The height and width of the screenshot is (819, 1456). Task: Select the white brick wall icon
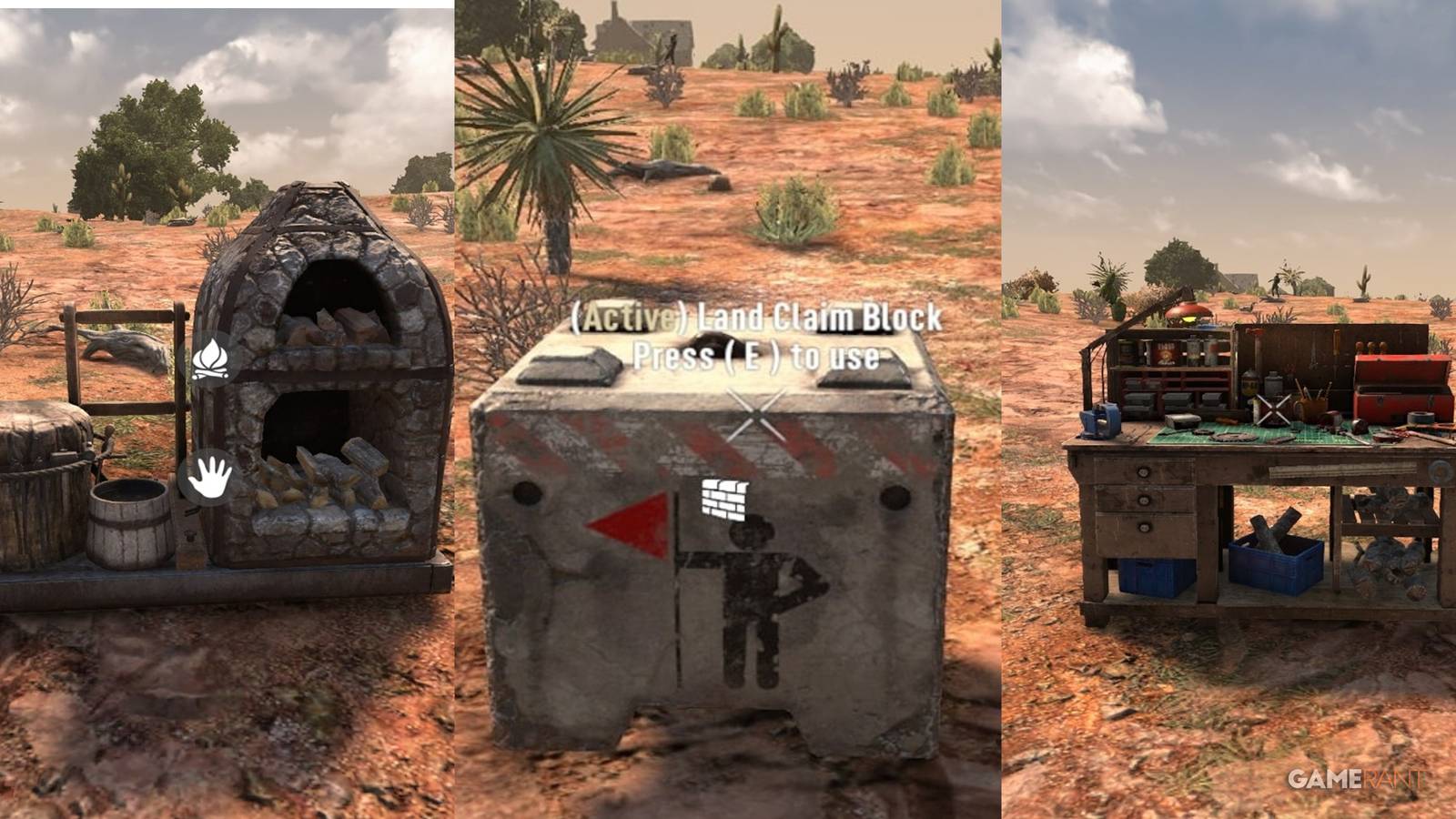click(x=725, y=500)
